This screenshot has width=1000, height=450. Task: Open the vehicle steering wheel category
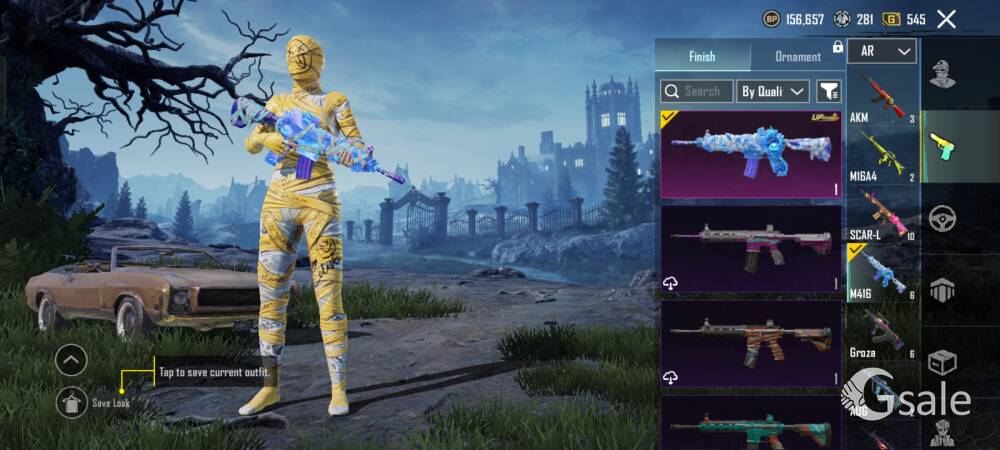(942, 218)
